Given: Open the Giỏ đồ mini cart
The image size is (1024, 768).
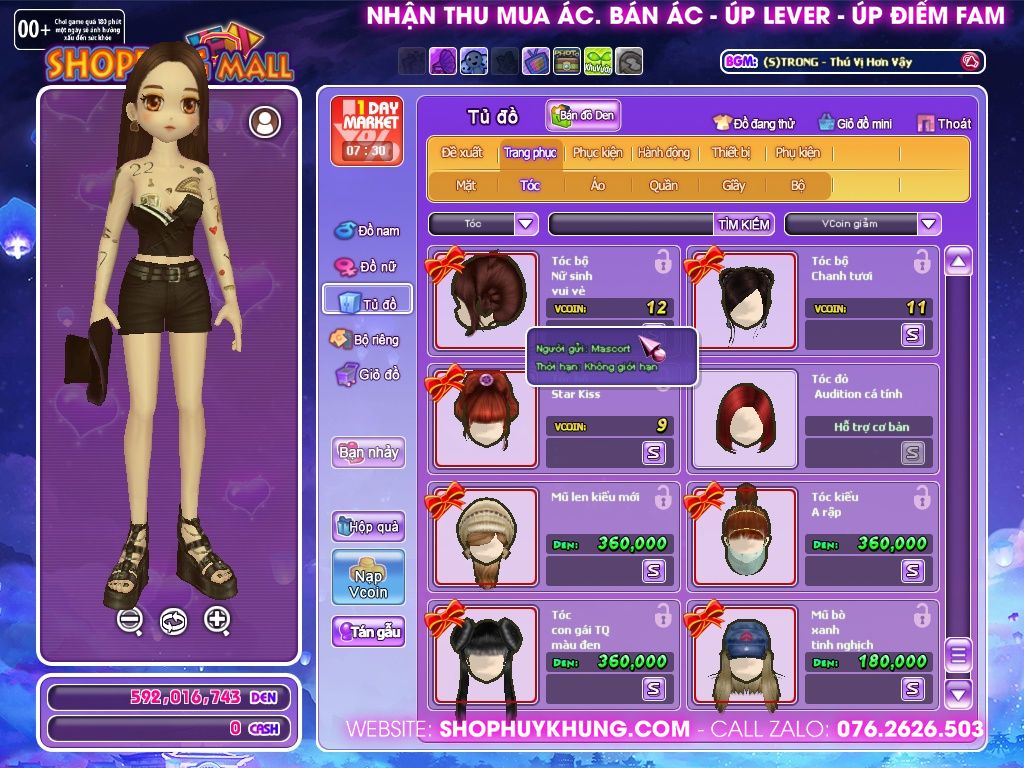Looking at the screenshot, I should pyautogui.click(x=855, y=123).
